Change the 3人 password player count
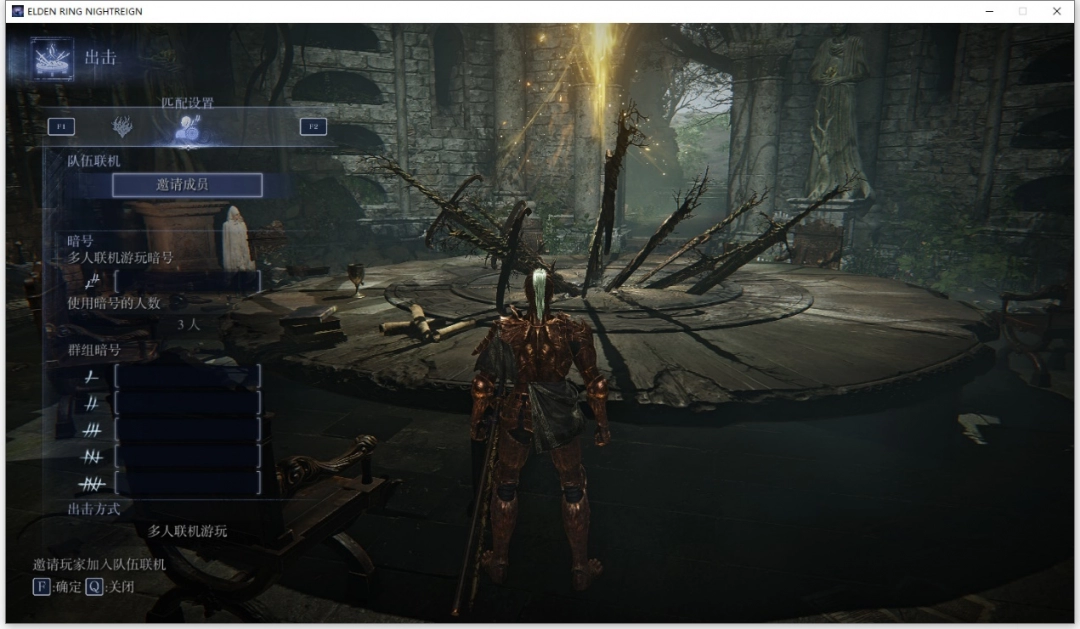This screenshot has width=1080, height=629. (187, 324)
